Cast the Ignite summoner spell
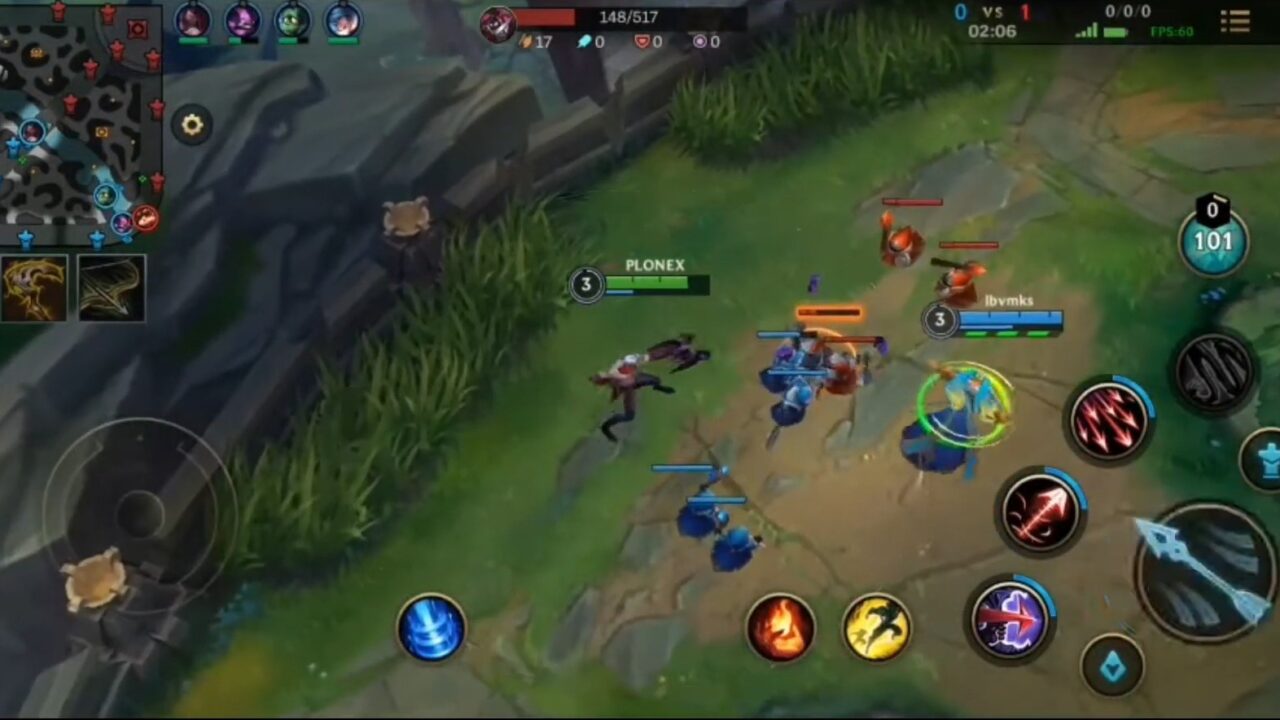 (x=781, y=628)
